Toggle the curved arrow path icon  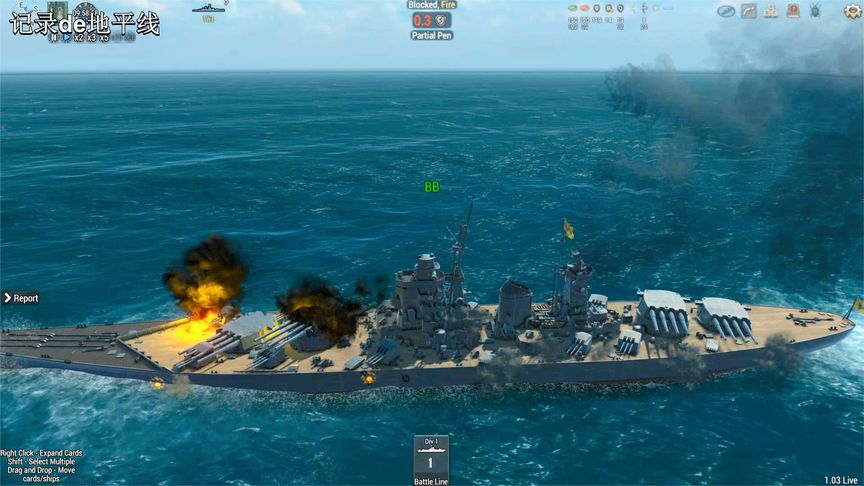[748, 11]
